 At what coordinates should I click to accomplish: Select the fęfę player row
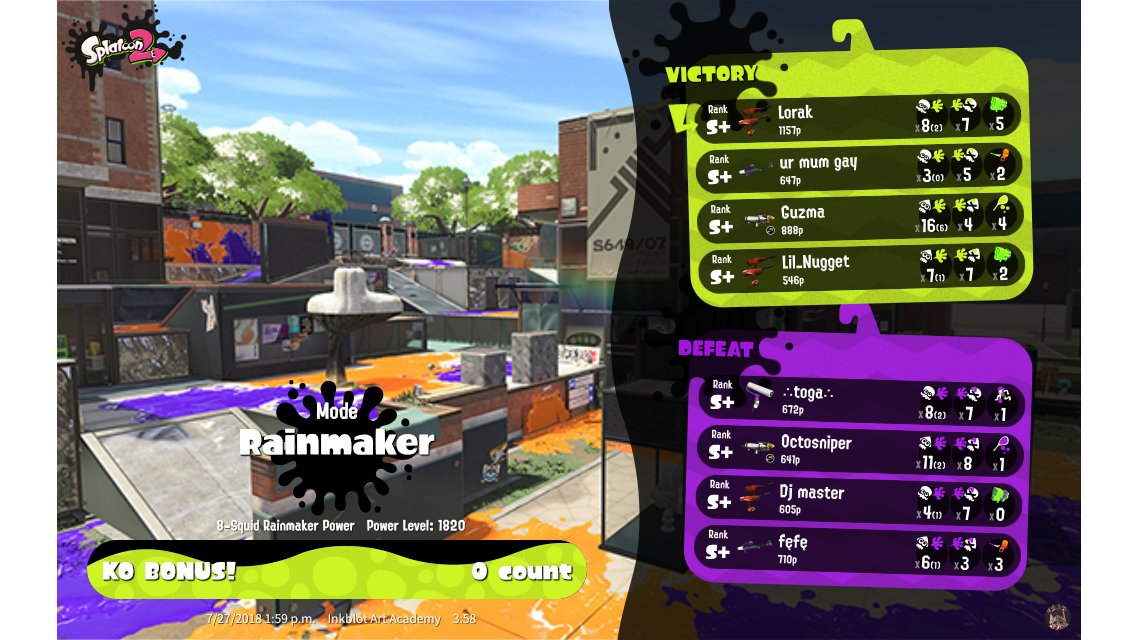click(x=858, y=549)
